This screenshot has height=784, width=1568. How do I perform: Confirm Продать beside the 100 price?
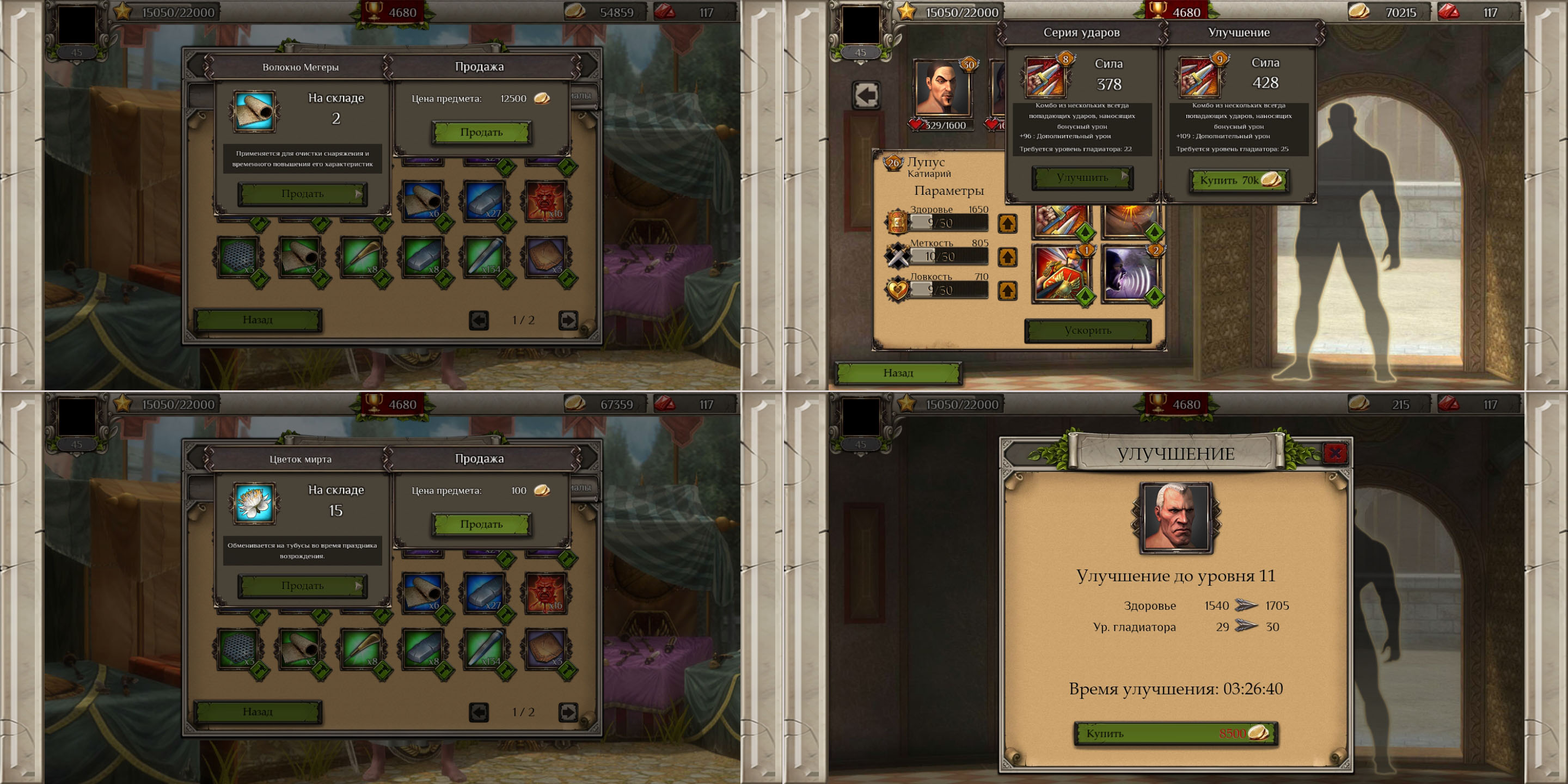pos(481,524)
